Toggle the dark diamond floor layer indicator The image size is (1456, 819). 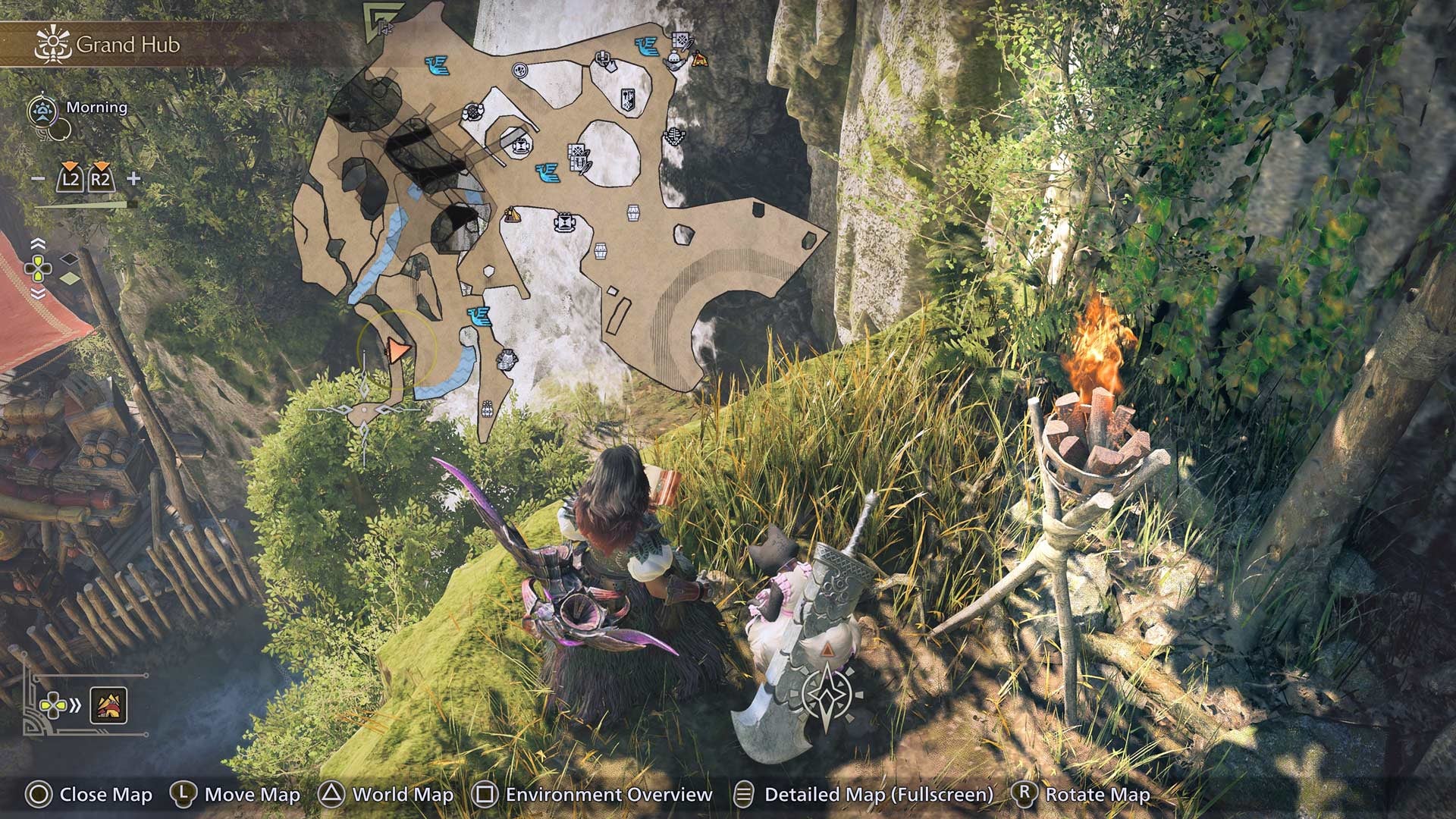(x=70, y=260)
